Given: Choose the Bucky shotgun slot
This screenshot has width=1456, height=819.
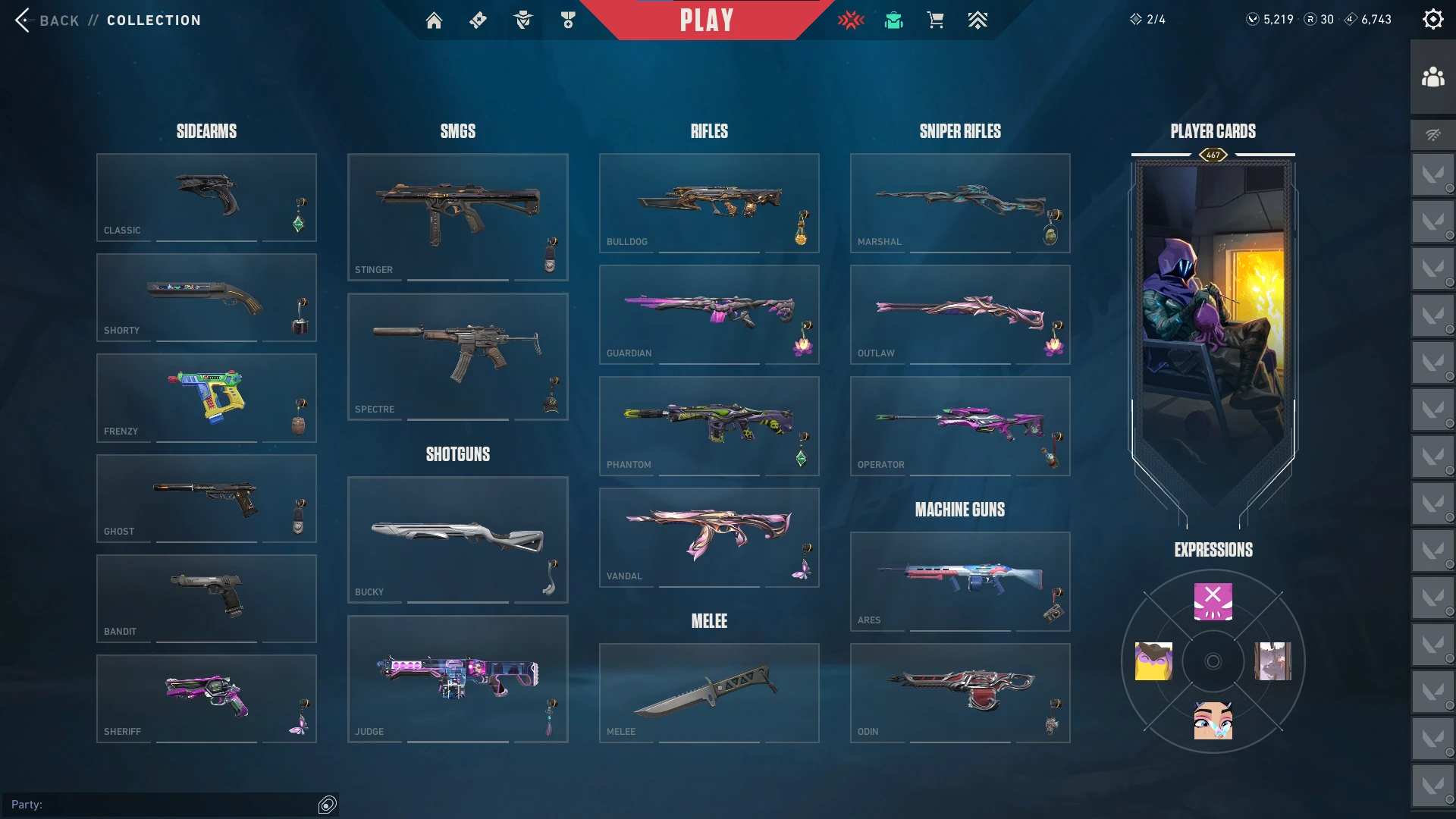Looking at the screenshot, I should pos(457,539).
